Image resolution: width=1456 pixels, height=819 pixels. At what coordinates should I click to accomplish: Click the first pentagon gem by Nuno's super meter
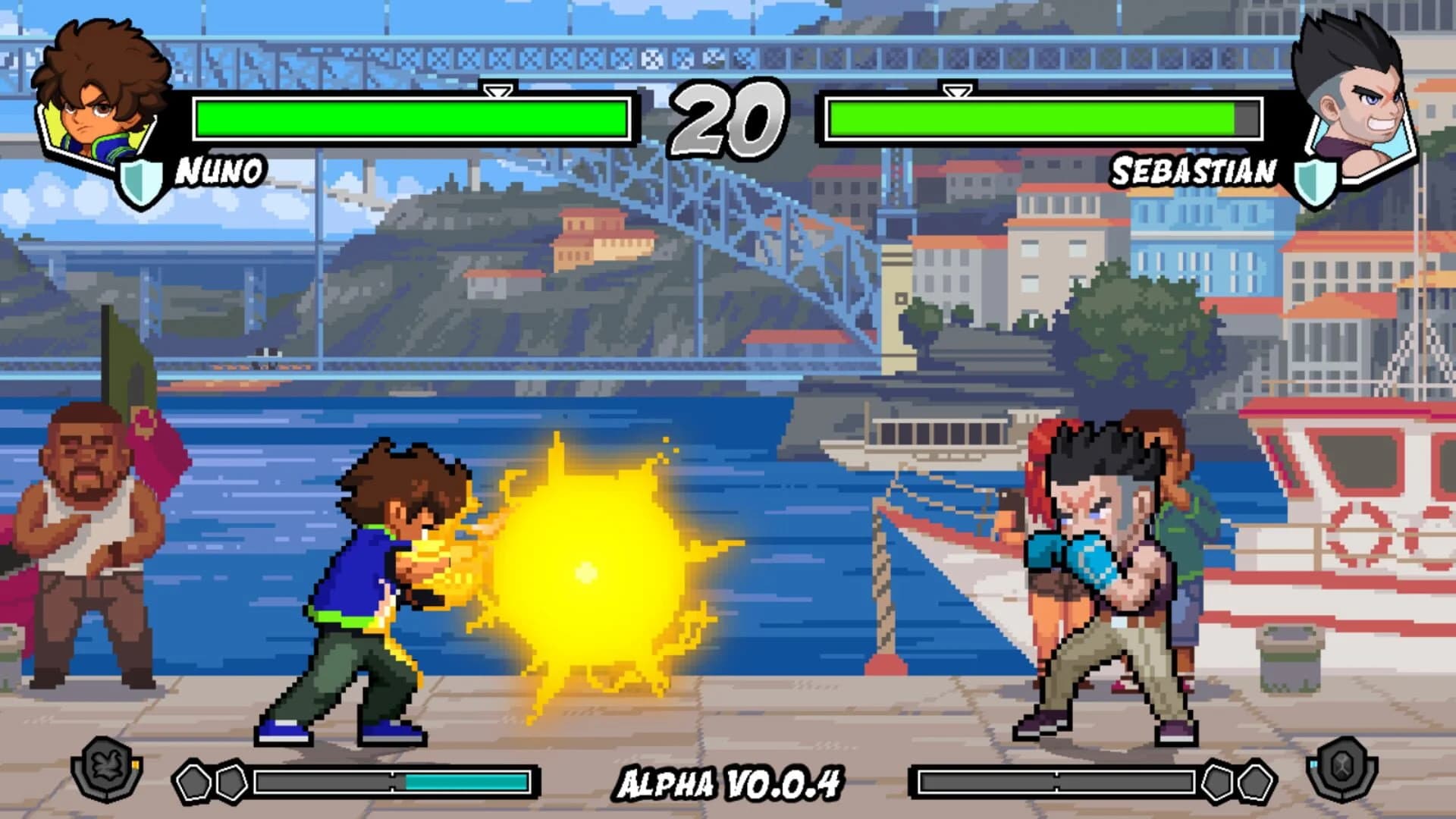pos(193,783)
